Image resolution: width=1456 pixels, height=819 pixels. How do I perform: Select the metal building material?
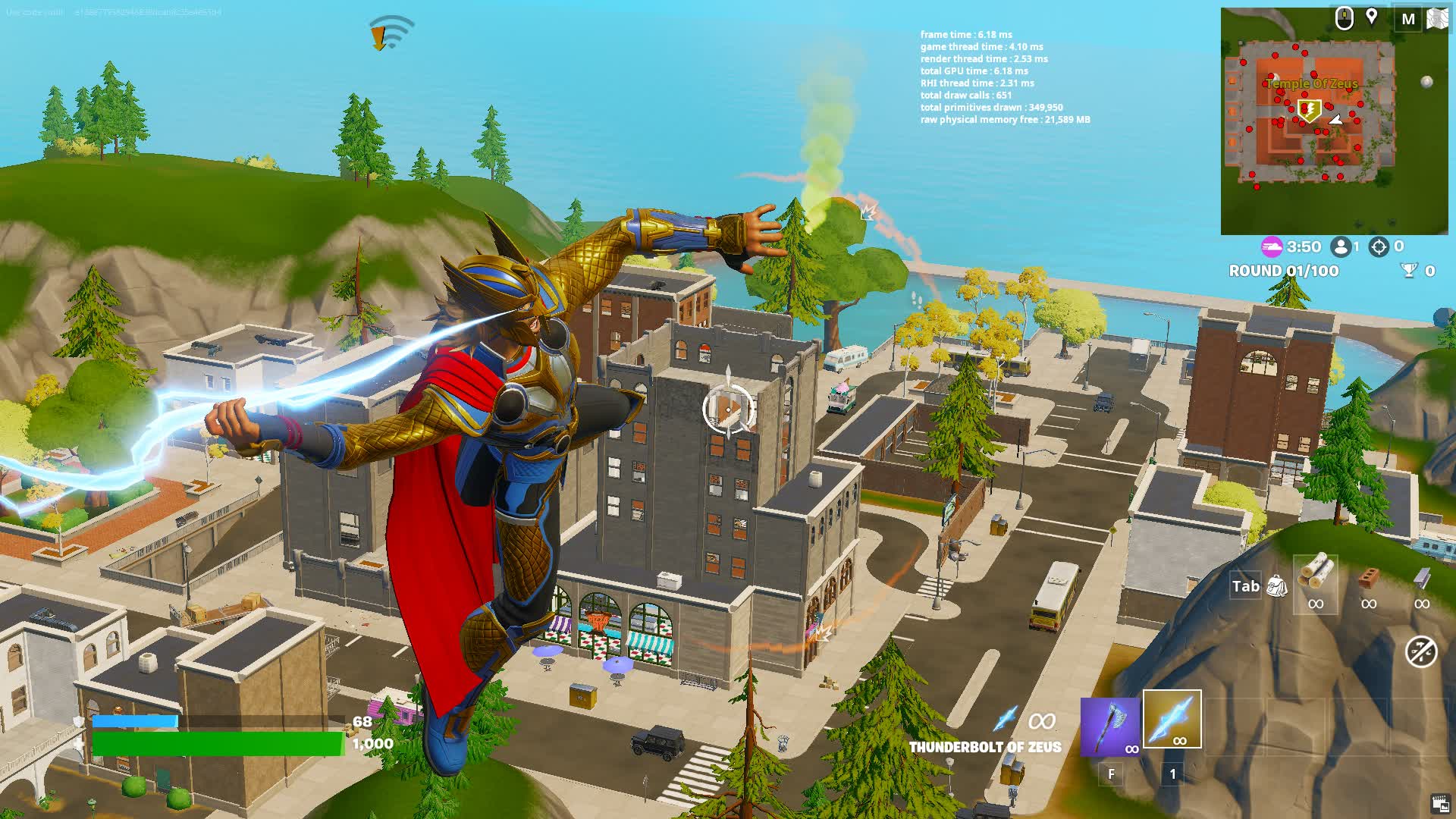click(x=1422, y=578)
